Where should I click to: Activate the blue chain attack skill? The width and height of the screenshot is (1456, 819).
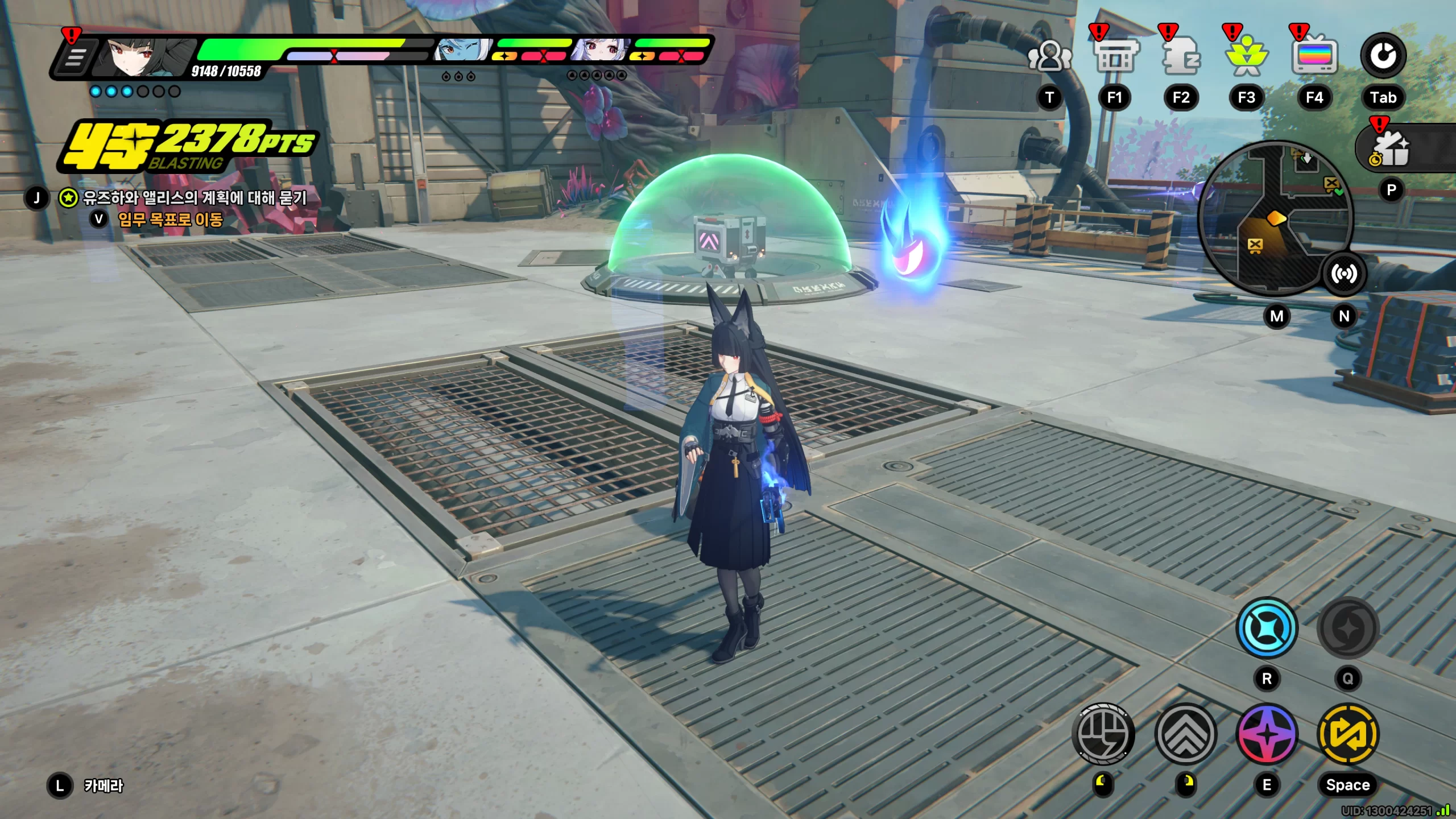[1267, 628]
